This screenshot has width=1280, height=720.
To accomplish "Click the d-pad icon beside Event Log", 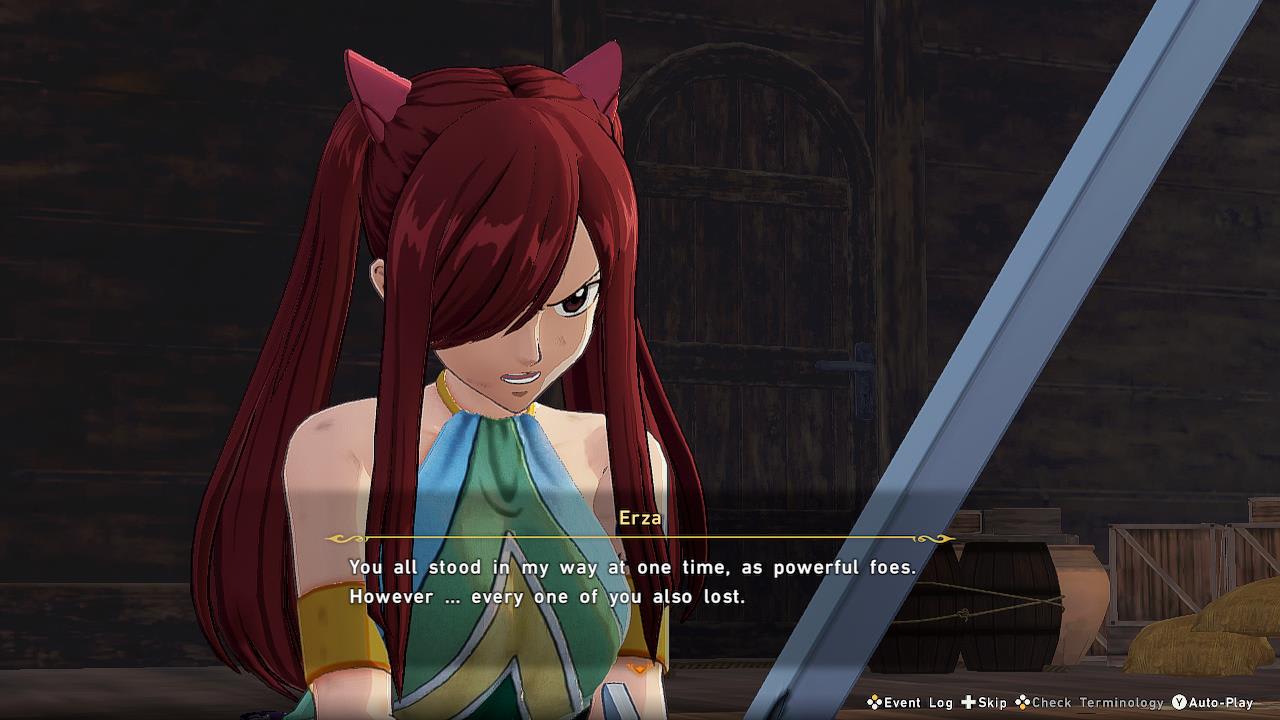I will 873,703.
